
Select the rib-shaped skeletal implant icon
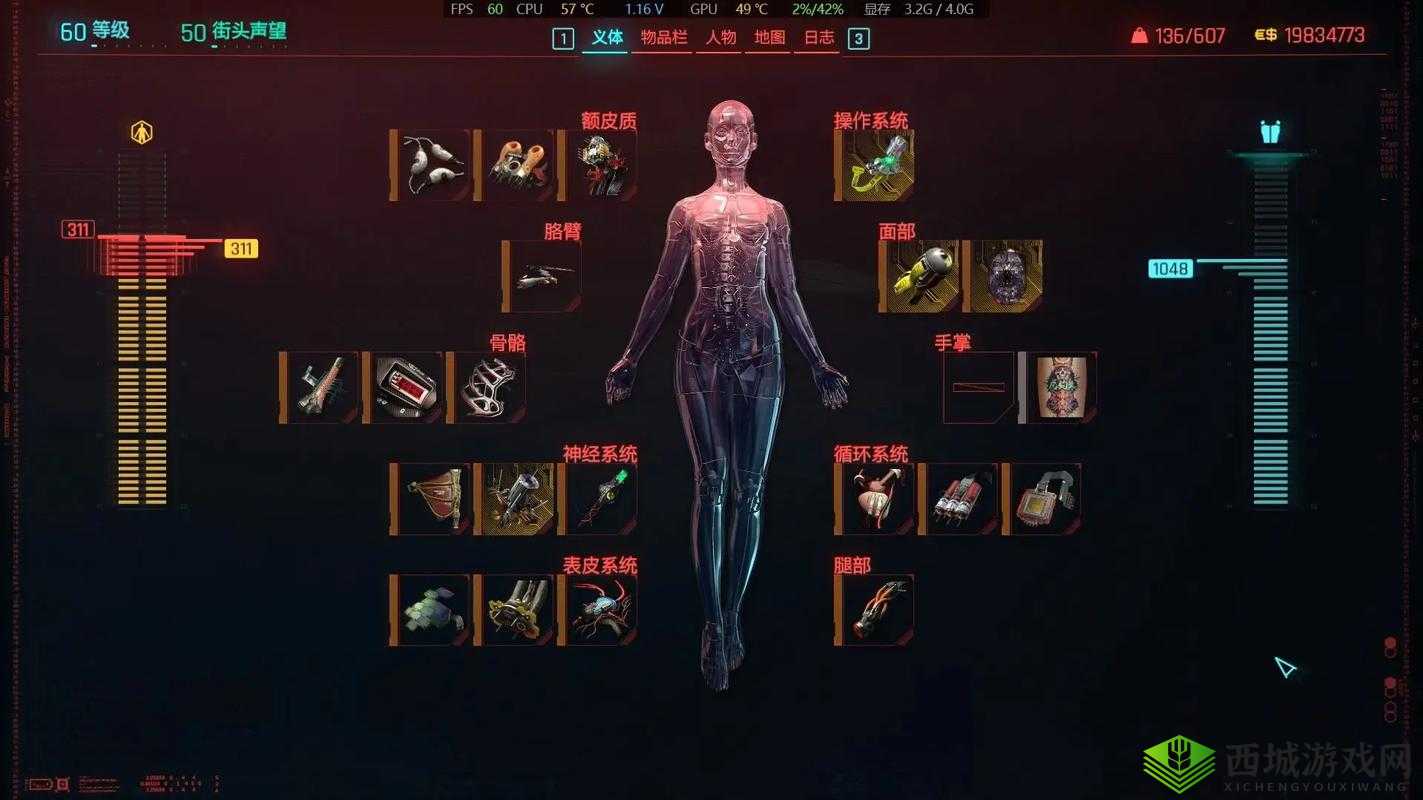click(491, 386)
